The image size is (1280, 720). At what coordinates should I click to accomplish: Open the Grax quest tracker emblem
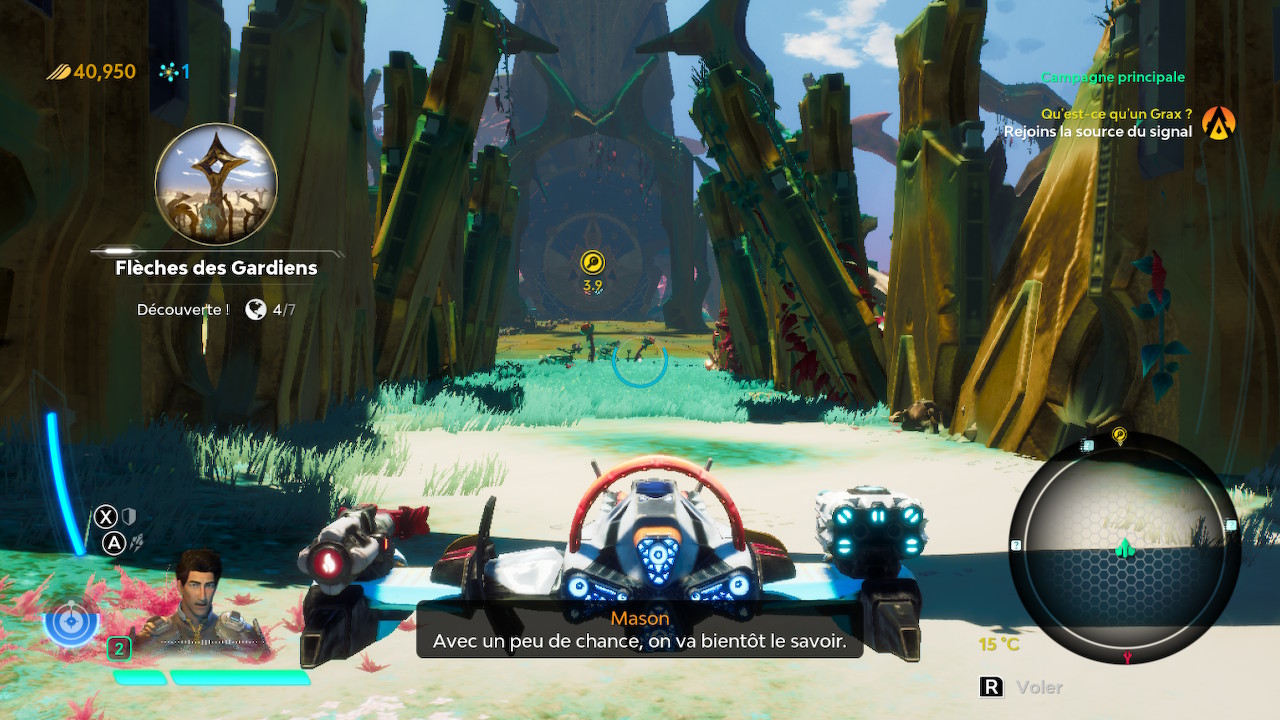[1219, 123]
